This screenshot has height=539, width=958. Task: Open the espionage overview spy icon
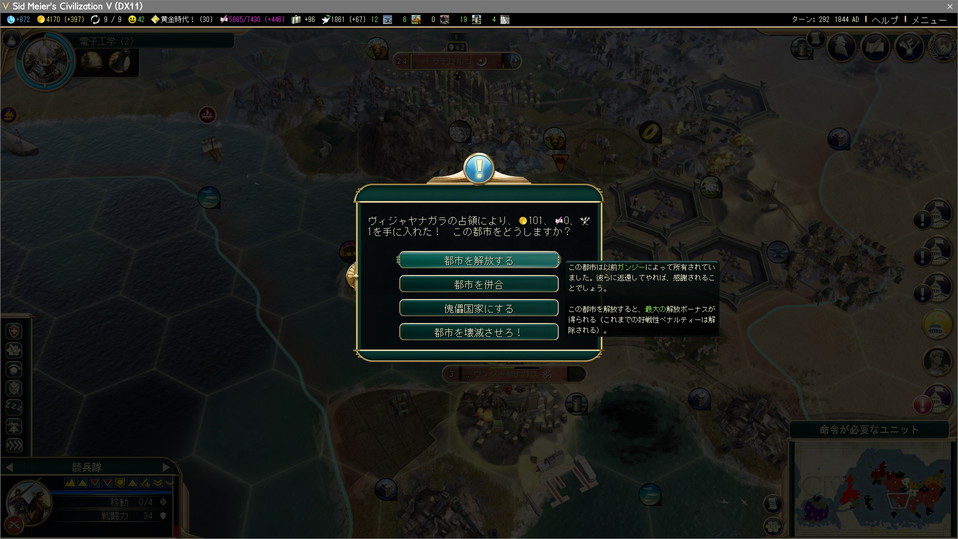(x=840, y=47)
